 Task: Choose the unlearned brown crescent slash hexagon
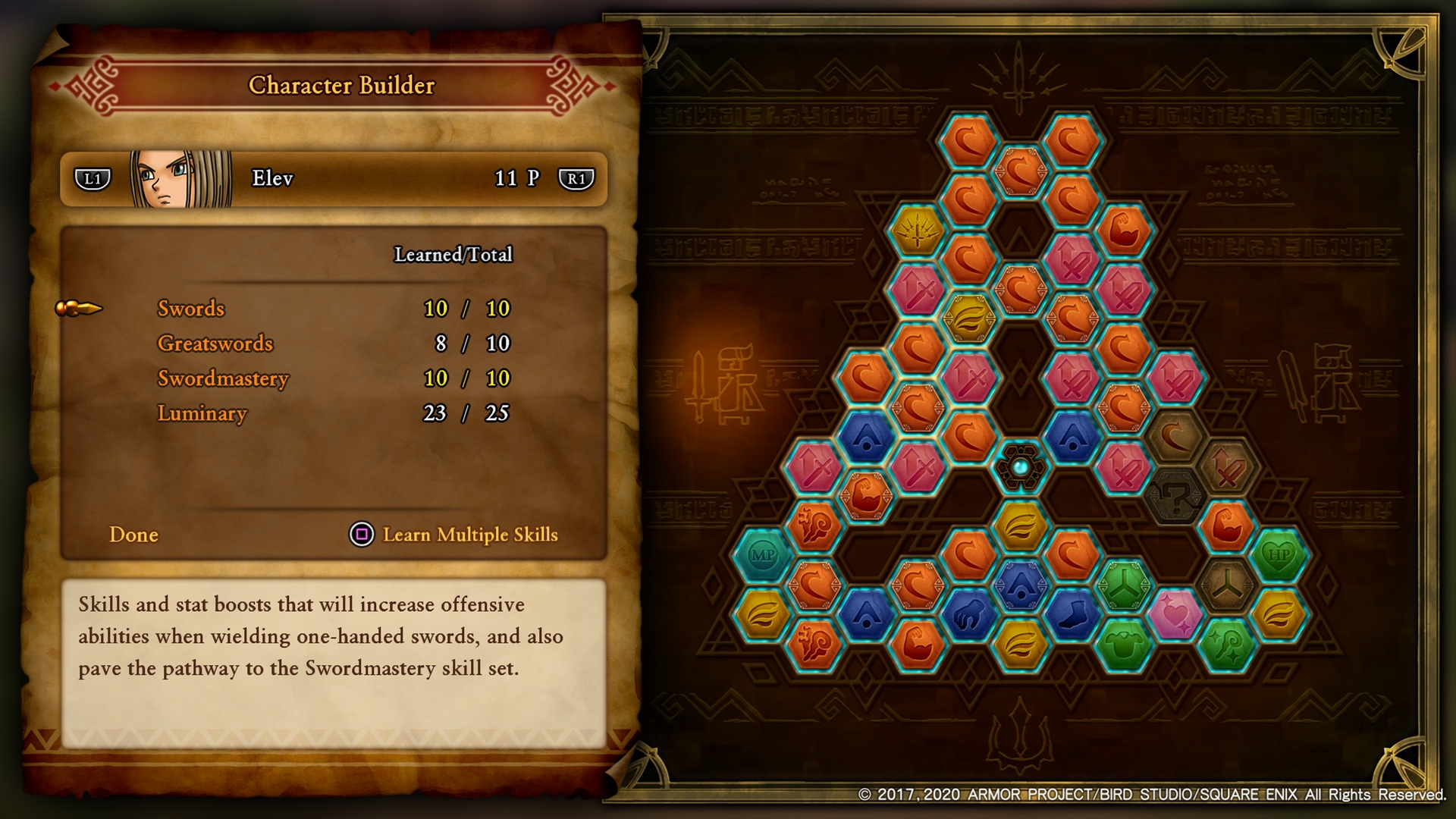coord(1175,438)
